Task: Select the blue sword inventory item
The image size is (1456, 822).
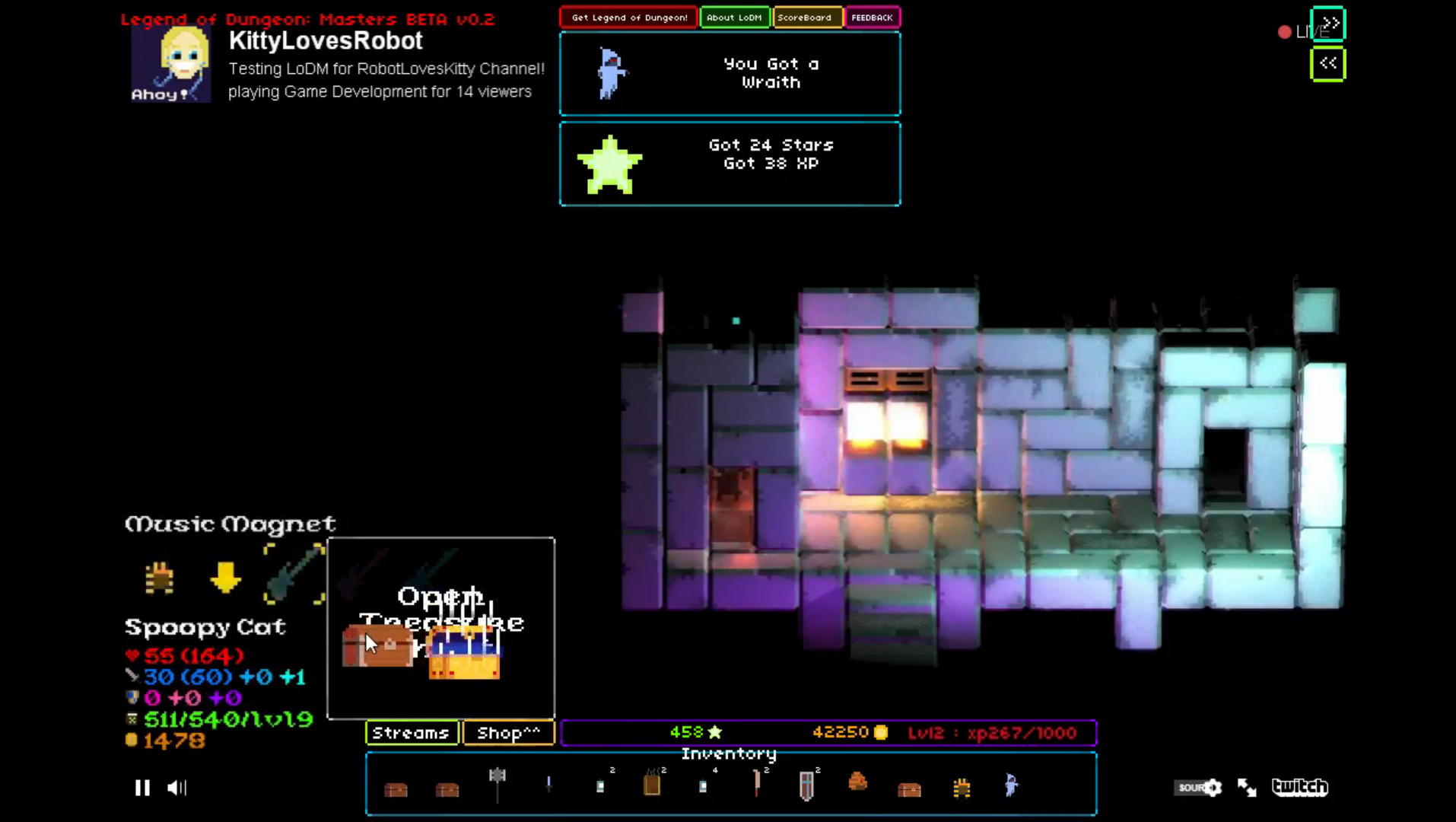Action: pos(548,785)
